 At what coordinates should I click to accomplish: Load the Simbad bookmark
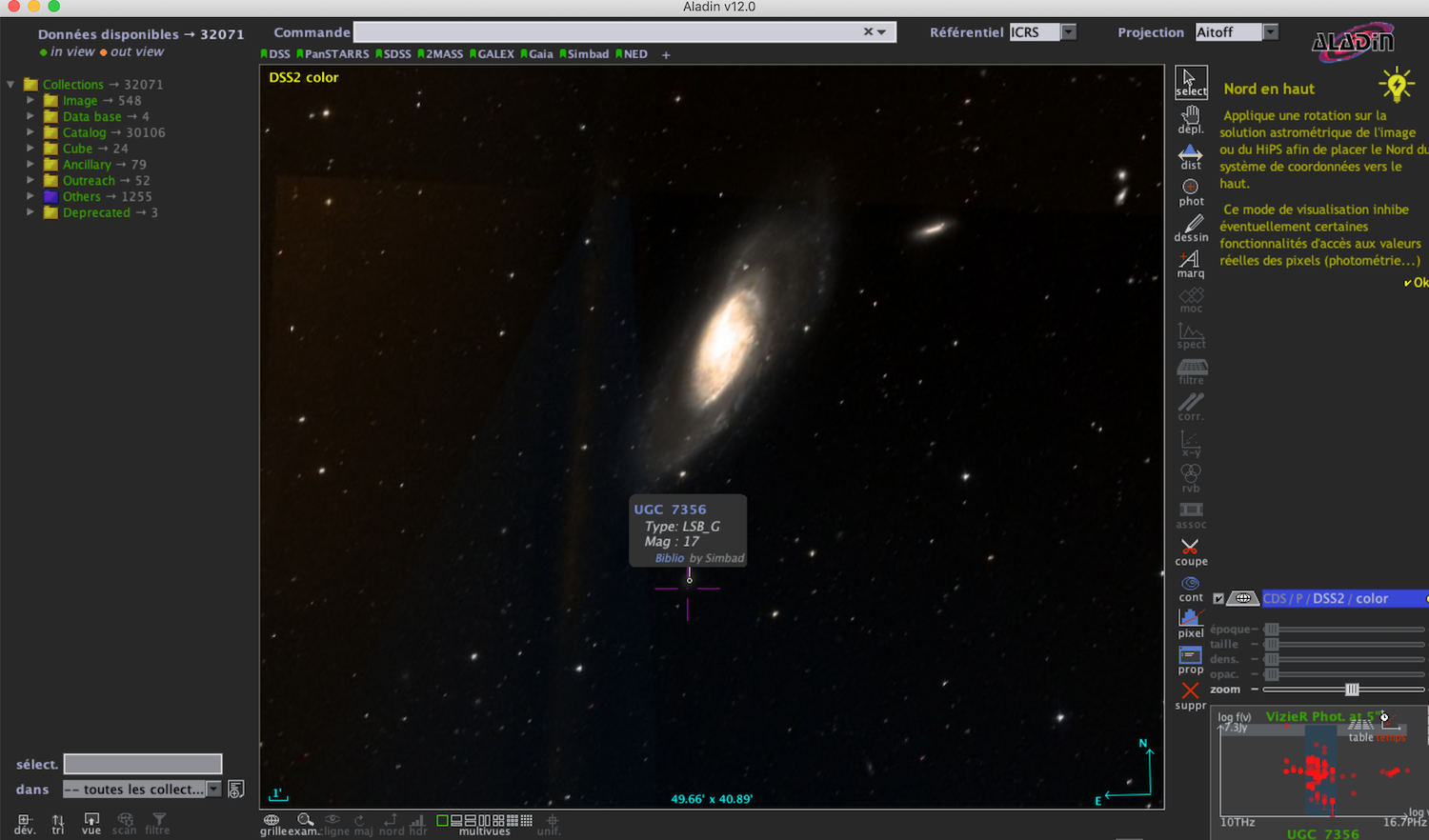point(587,54)
